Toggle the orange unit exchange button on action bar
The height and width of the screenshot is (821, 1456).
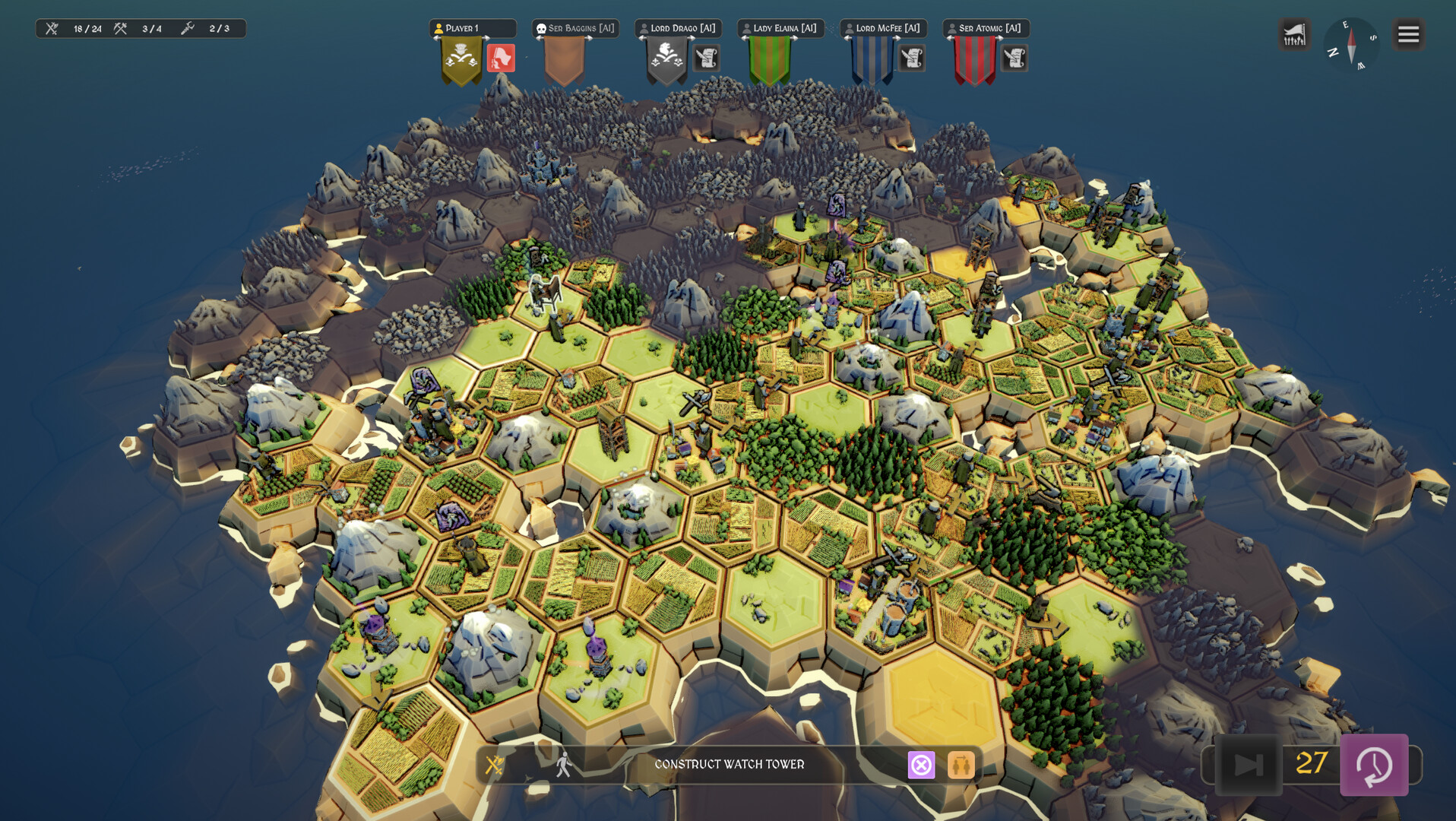961,765
